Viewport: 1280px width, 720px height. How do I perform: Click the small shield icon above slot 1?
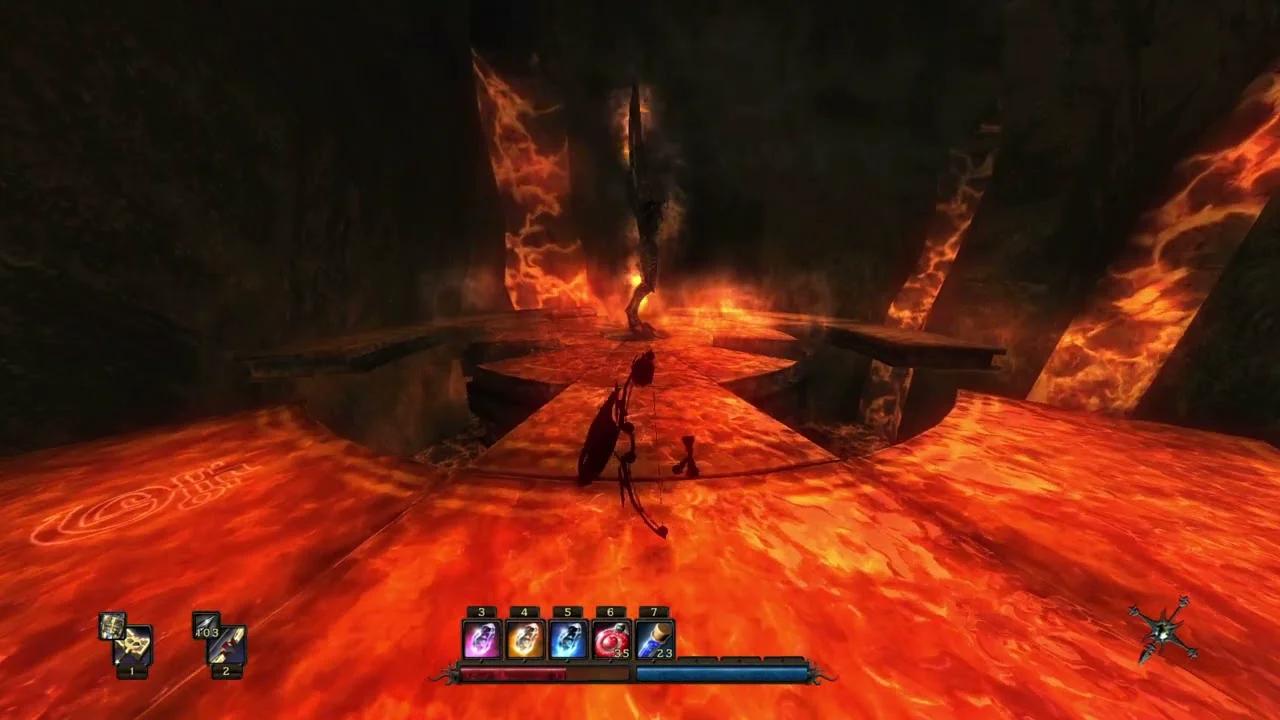click(x=111, y=626)
